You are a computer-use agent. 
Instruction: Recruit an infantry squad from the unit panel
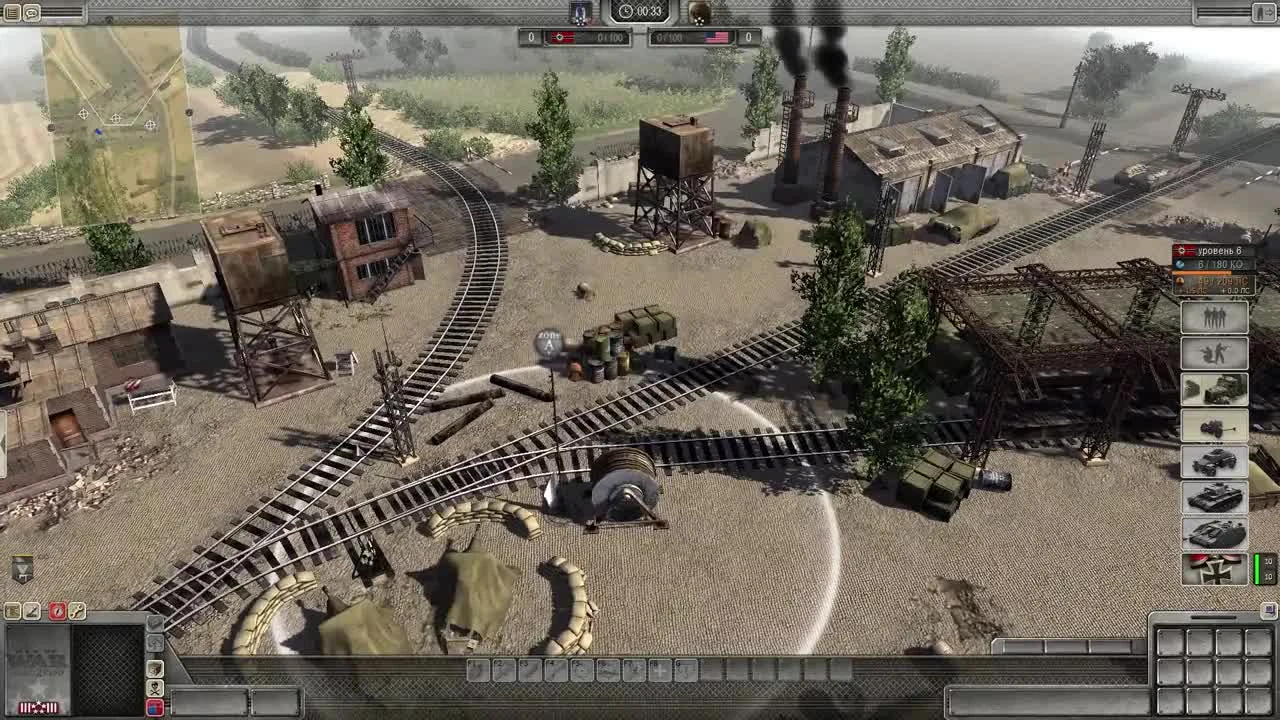(x=1214, y=317)
